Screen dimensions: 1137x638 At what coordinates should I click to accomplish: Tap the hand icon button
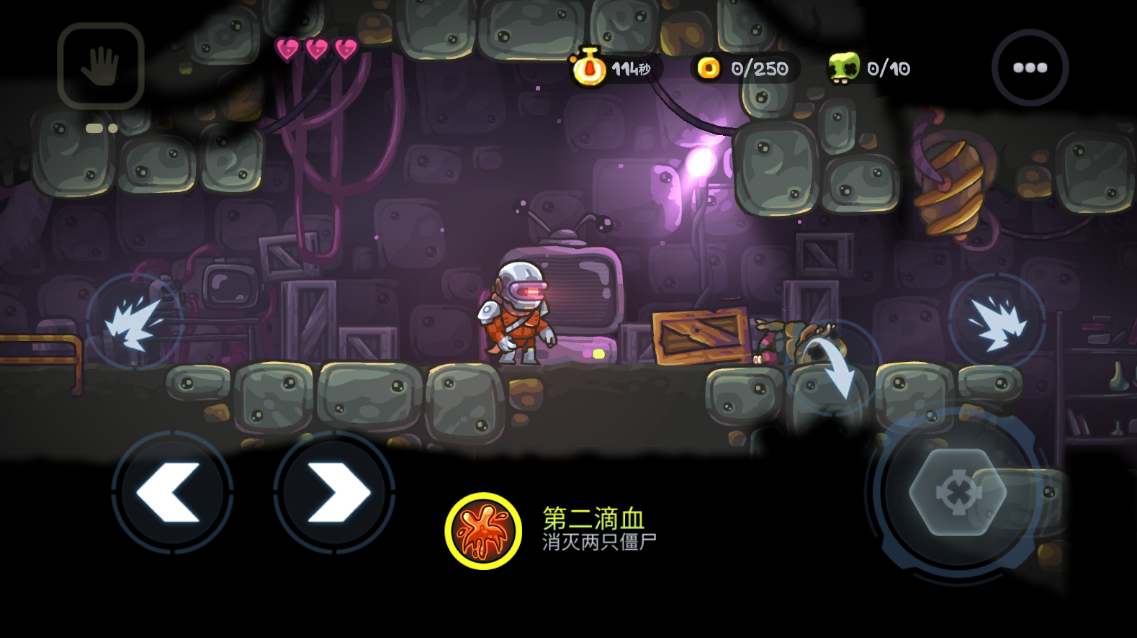click(x=100, y=66)
